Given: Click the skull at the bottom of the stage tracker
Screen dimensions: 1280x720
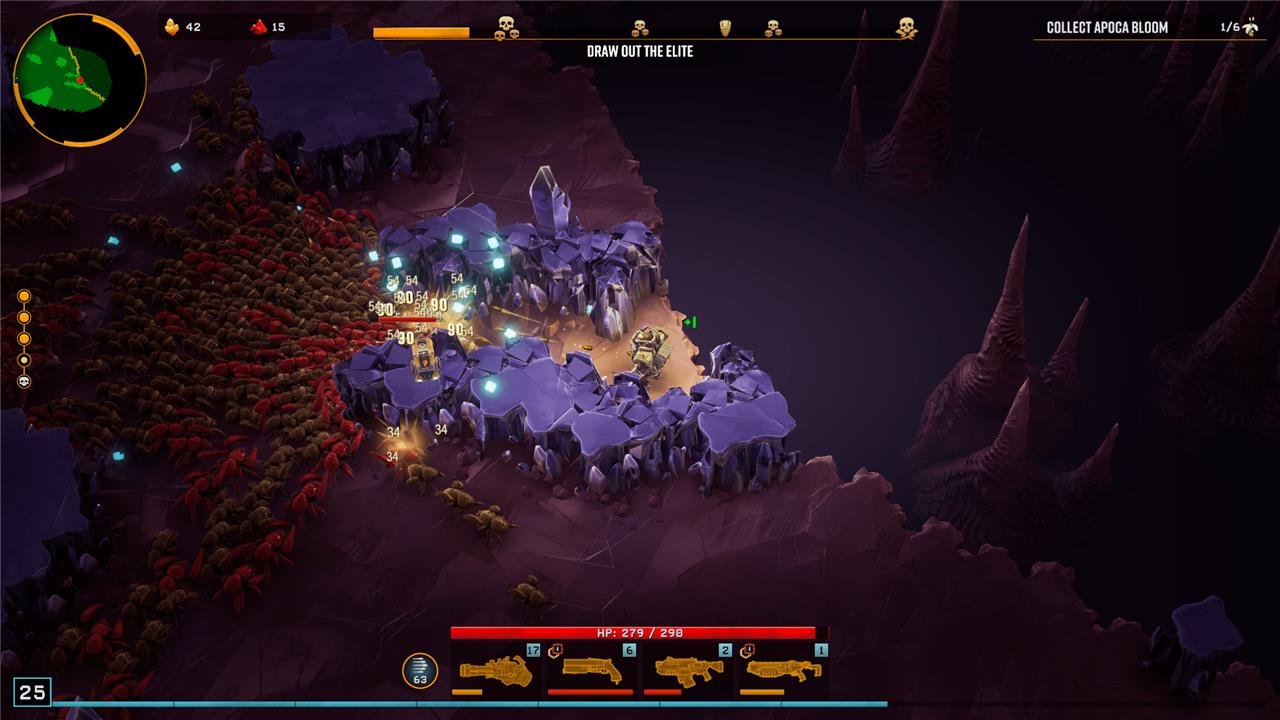Looking at the screenshot, I should pyautogui.click(x=24, y=381).
